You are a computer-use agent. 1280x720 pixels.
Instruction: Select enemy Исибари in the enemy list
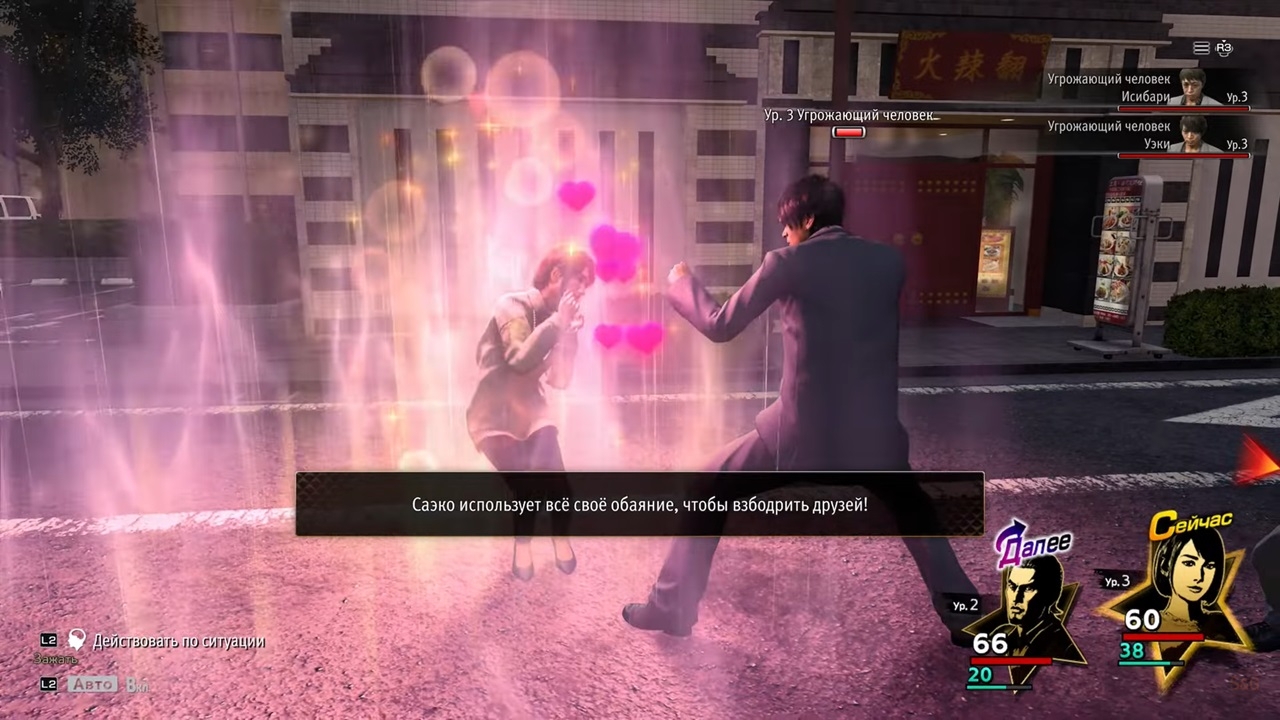pos(1150,90)
